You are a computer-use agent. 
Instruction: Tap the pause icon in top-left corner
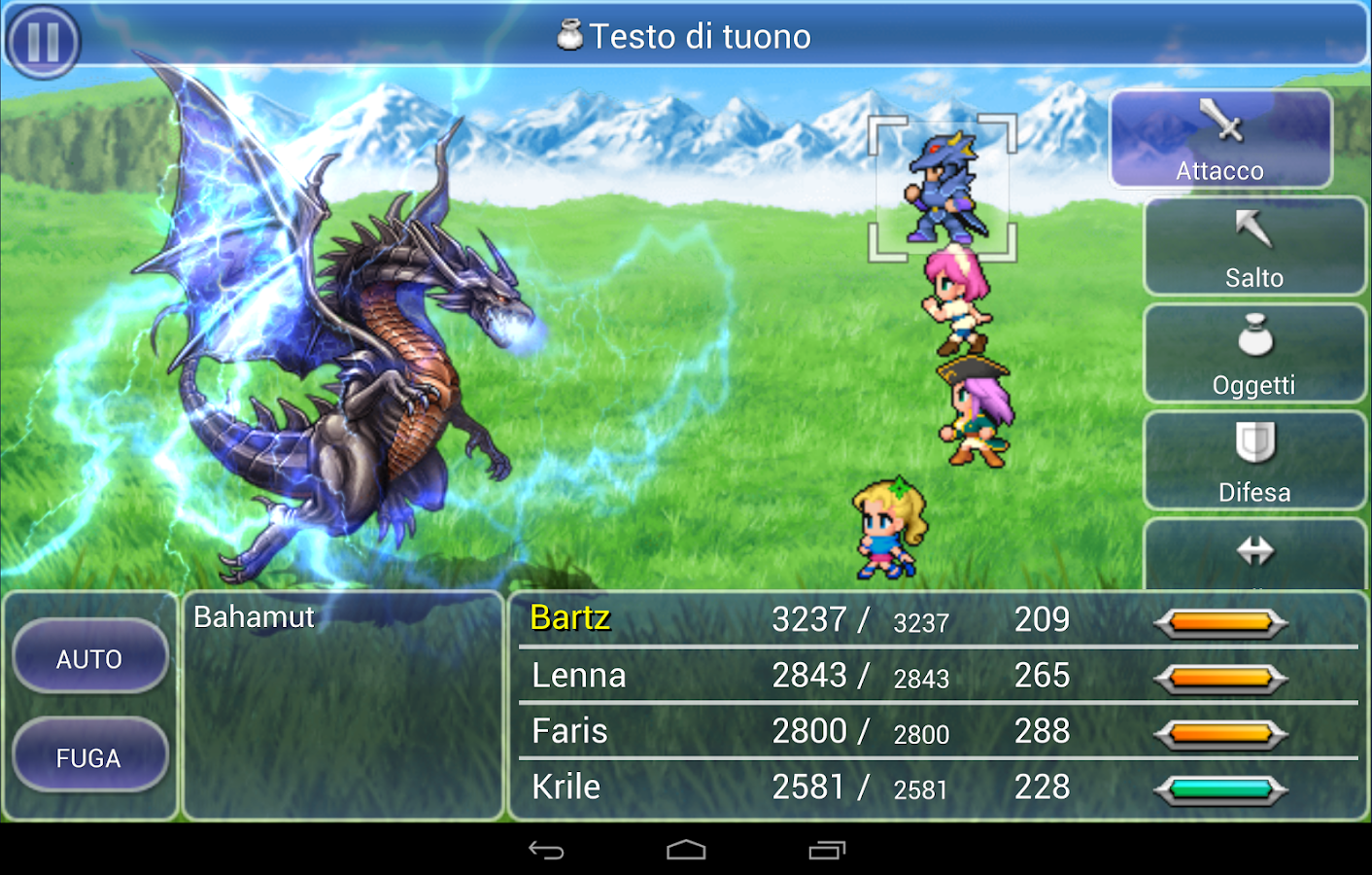point(44,41)
